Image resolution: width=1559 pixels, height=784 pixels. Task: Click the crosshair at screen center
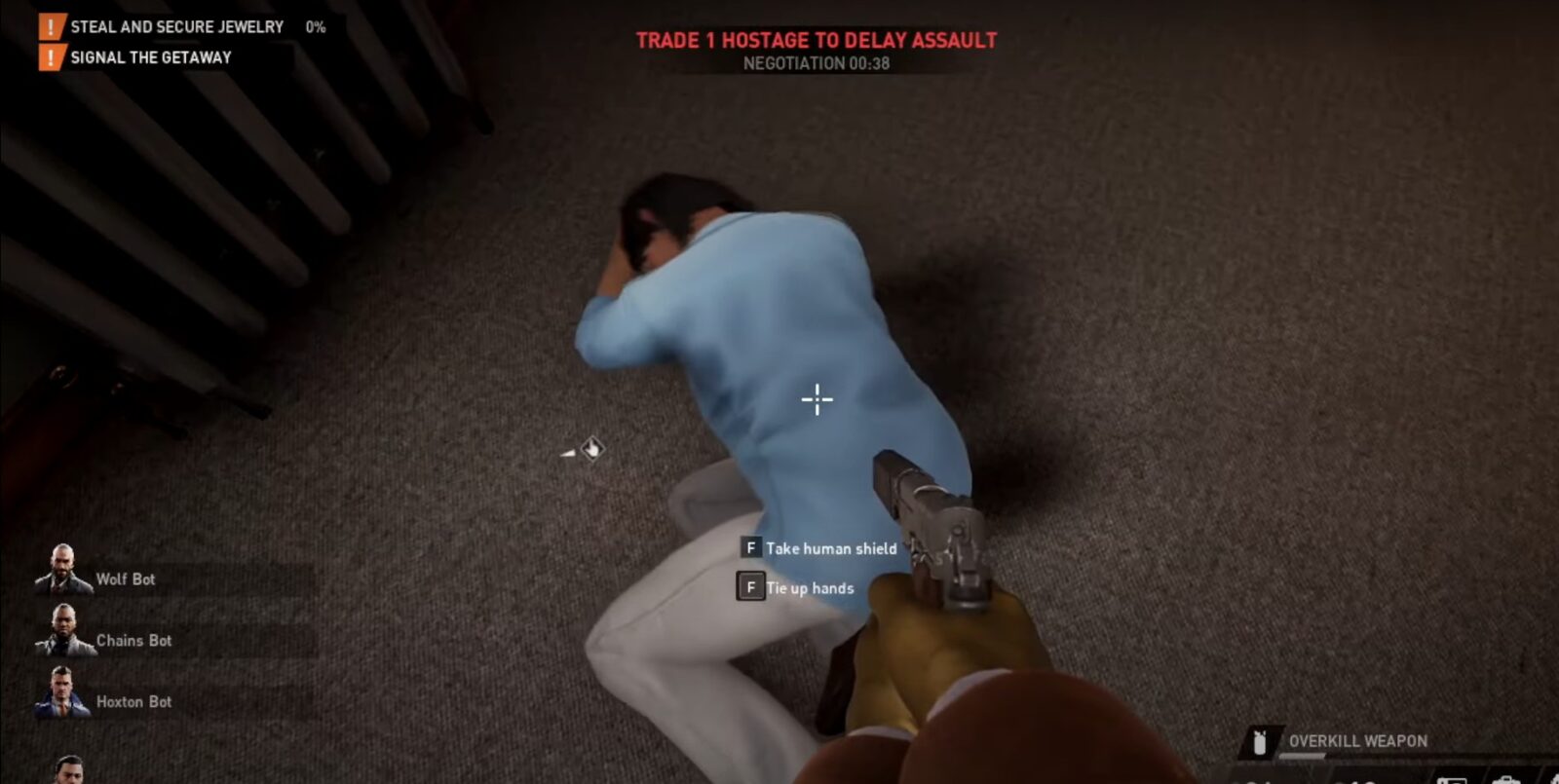pyautogui.click(x=817, y=399)
